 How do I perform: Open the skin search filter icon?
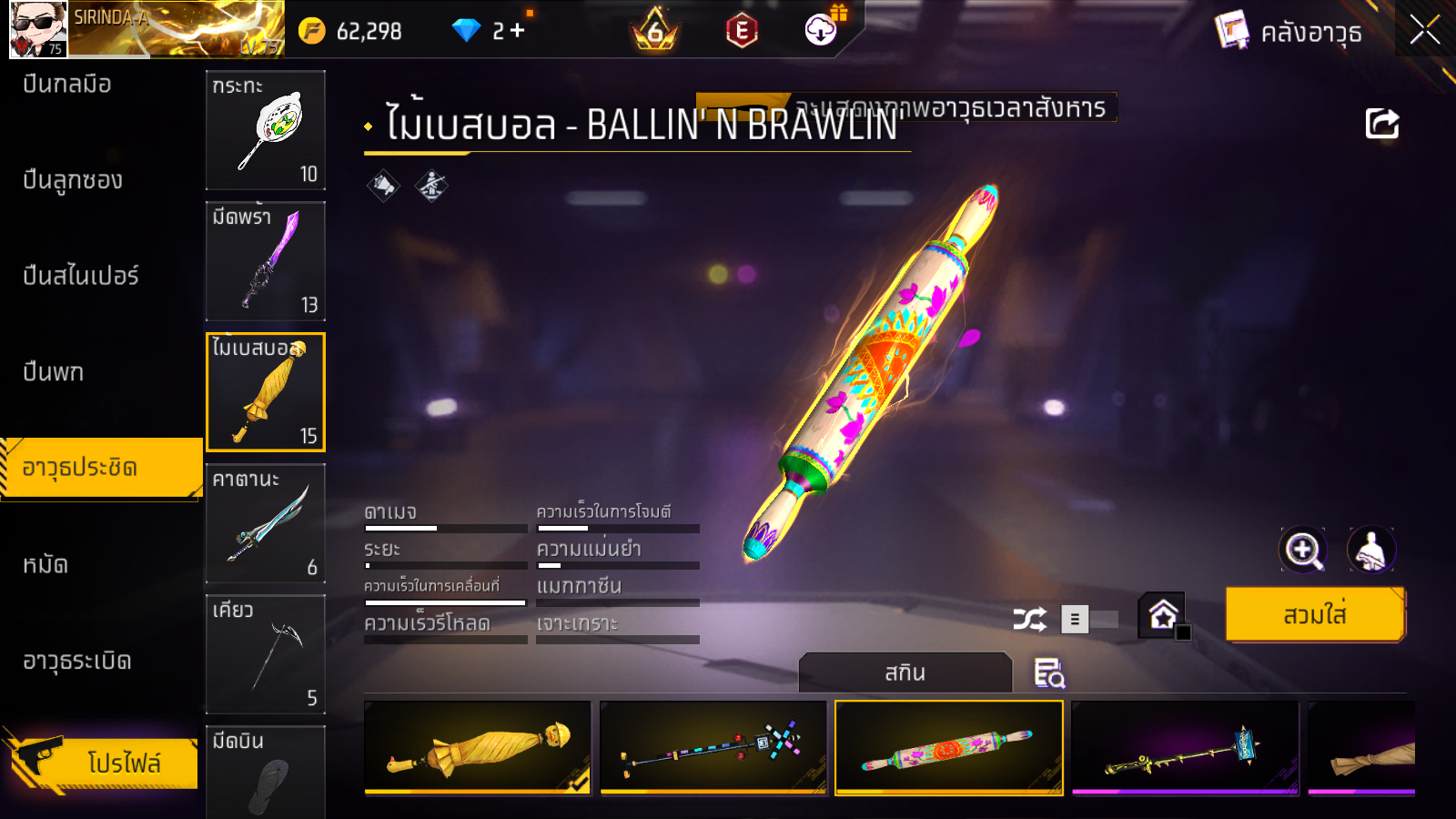[x=1049, y=673]
